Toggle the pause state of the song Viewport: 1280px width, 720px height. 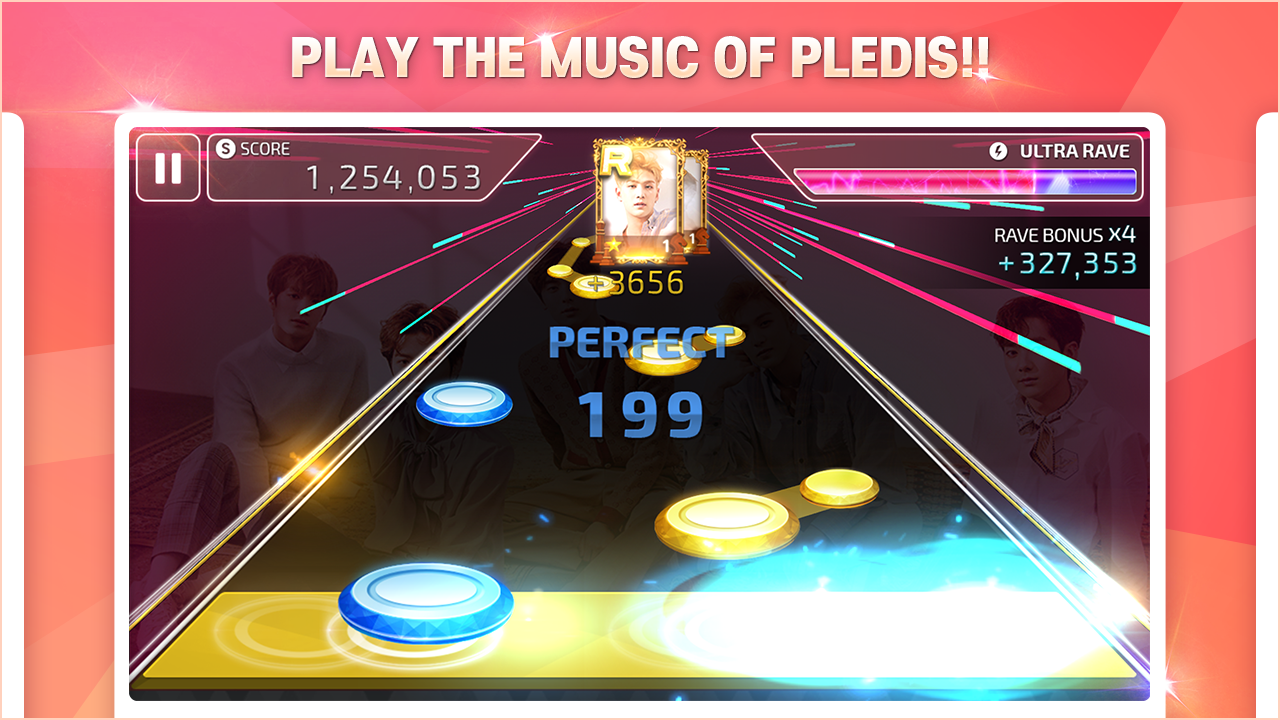pyautogui.click(x=168, y=170)
